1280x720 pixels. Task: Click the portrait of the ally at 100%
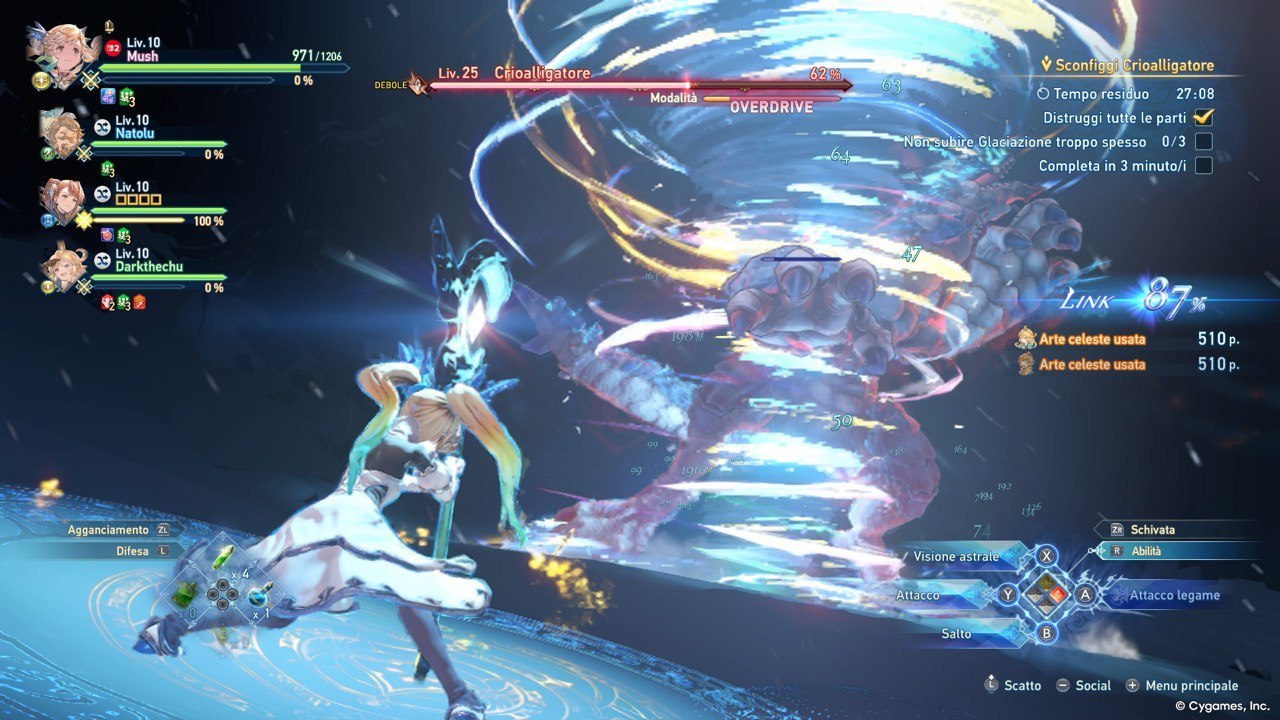pyautogui.click(x=62, y=198)
